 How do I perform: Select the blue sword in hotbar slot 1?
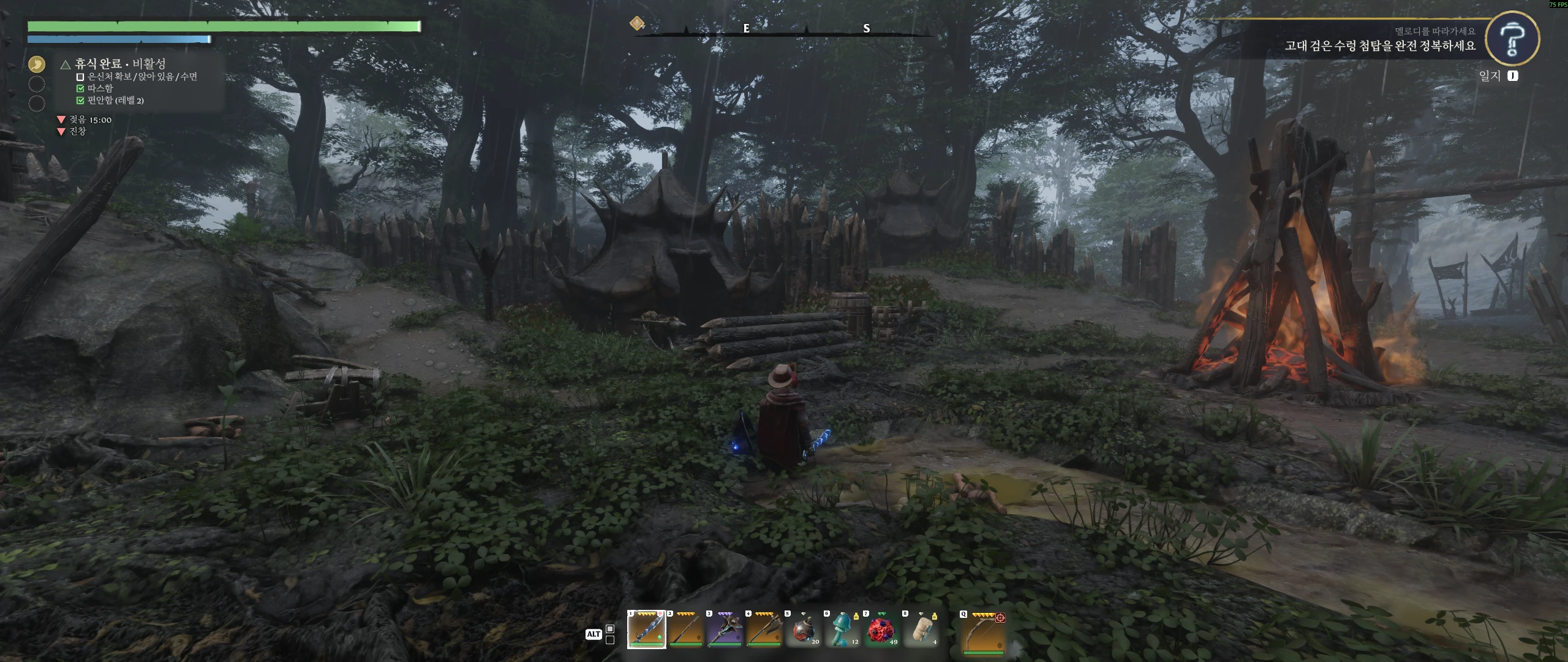(646, 630)
